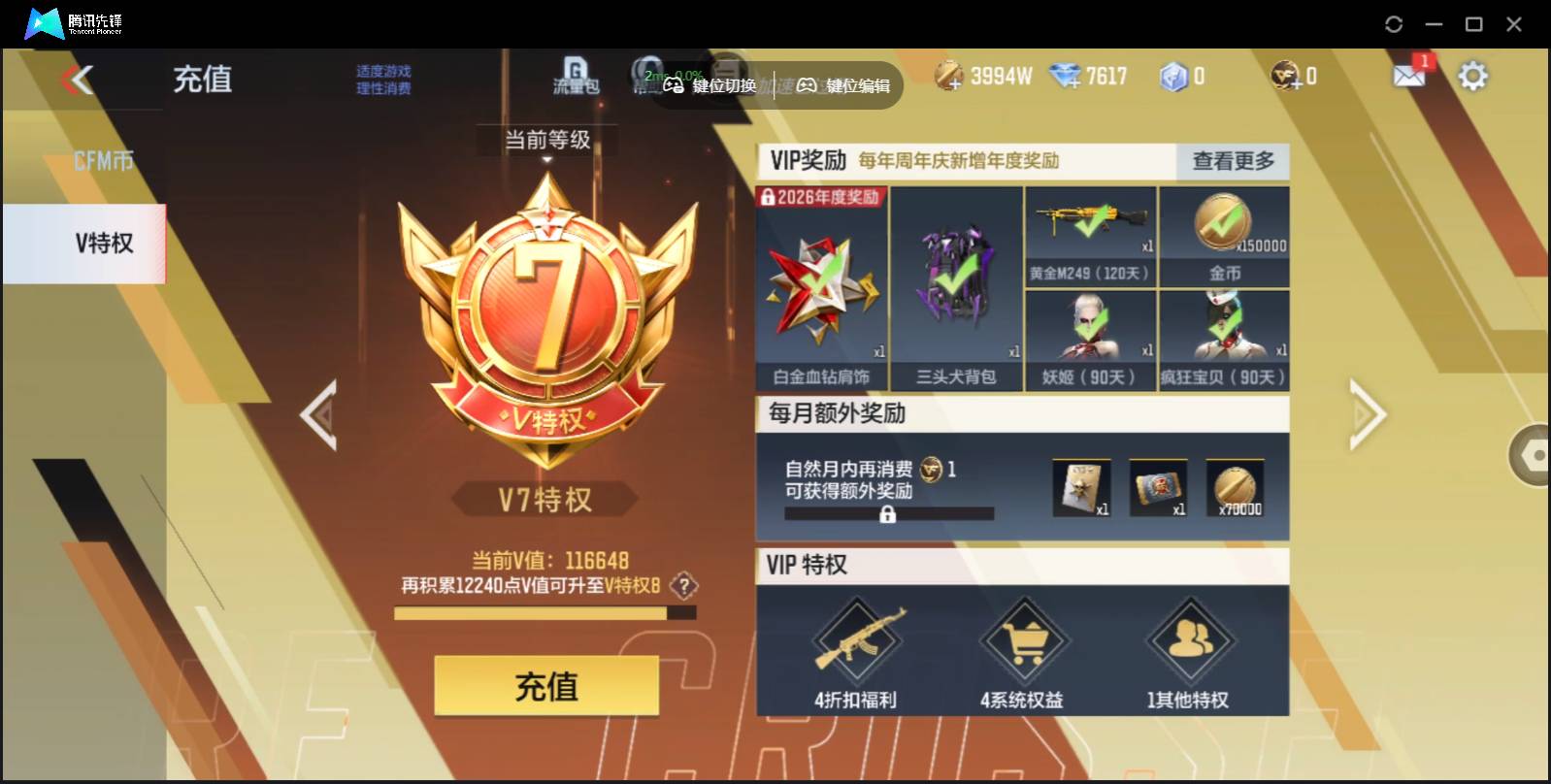Image resolution: width=1551 pixels, height=784 pixels.
Task: Expand more rewards via 查看更多
Action: tap(1232, 162)
